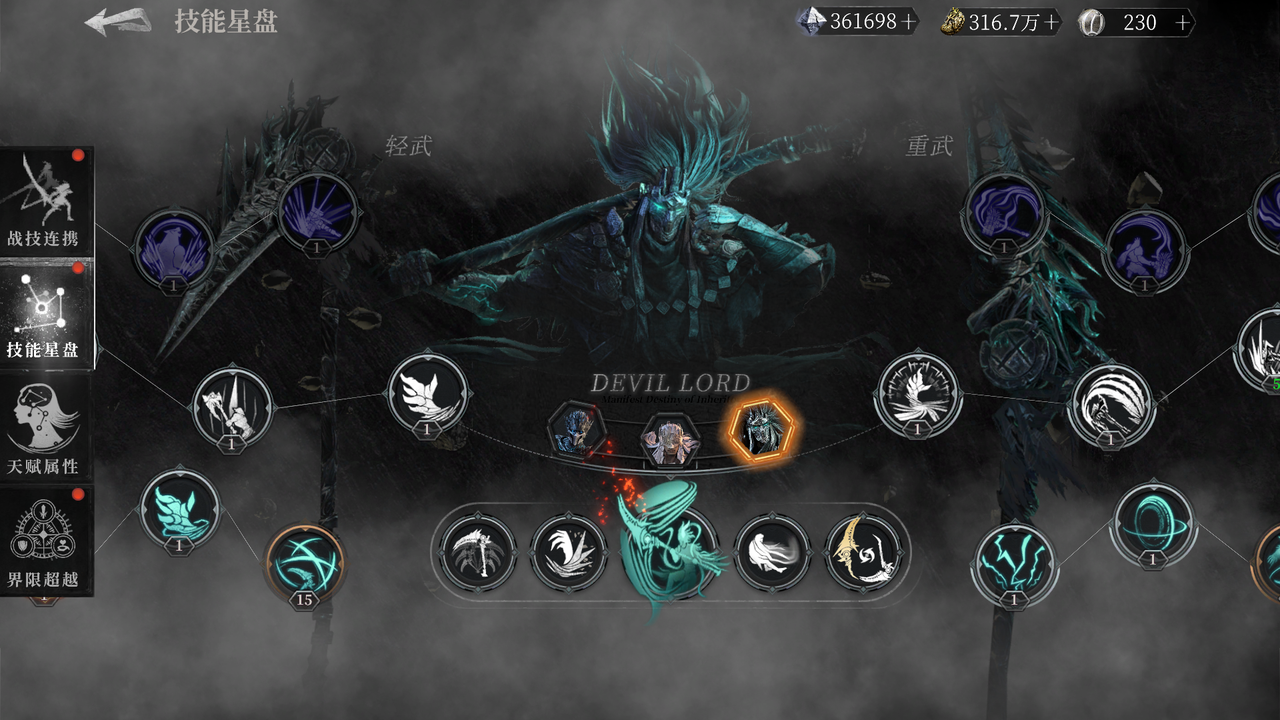Open the cyan ring portal skill node
Image resolution: width=1280 pixels, height=720 pixels.
click(x=1152, y=523)
